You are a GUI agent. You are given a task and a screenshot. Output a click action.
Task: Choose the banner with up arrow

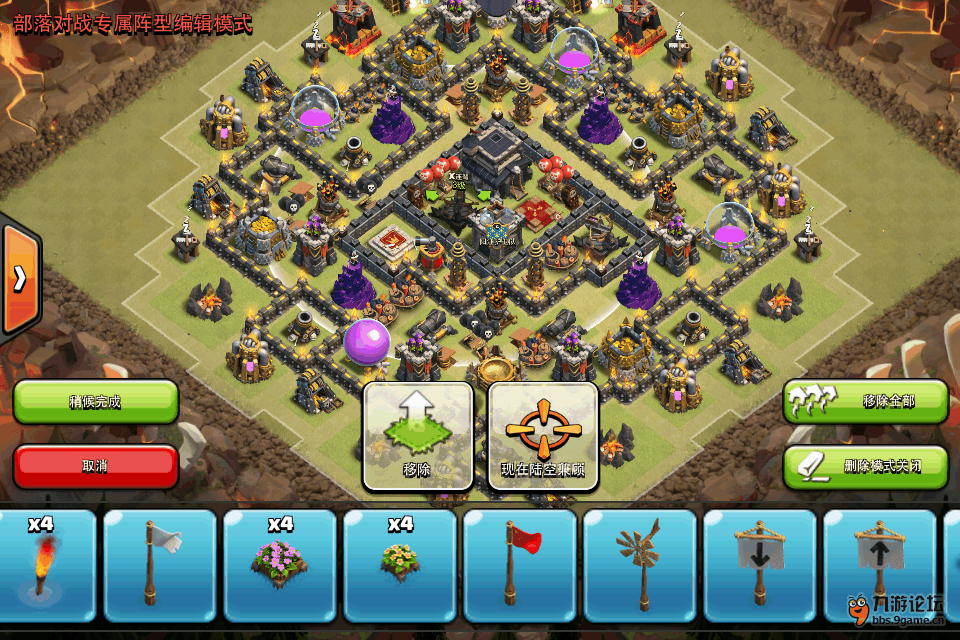(x=878, y=567)
